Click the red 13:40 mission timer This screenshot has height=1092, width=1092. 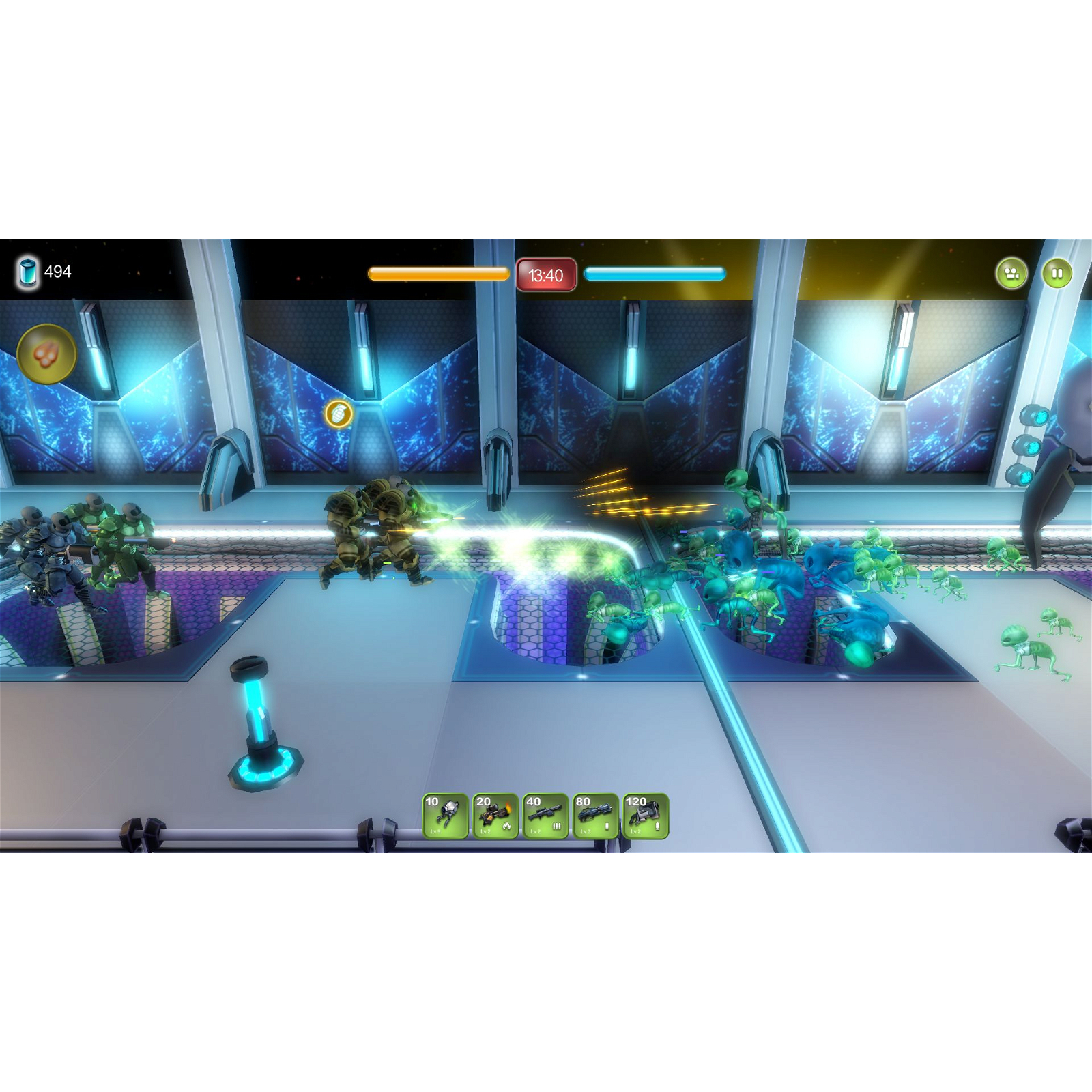click(x=545, y=275)
